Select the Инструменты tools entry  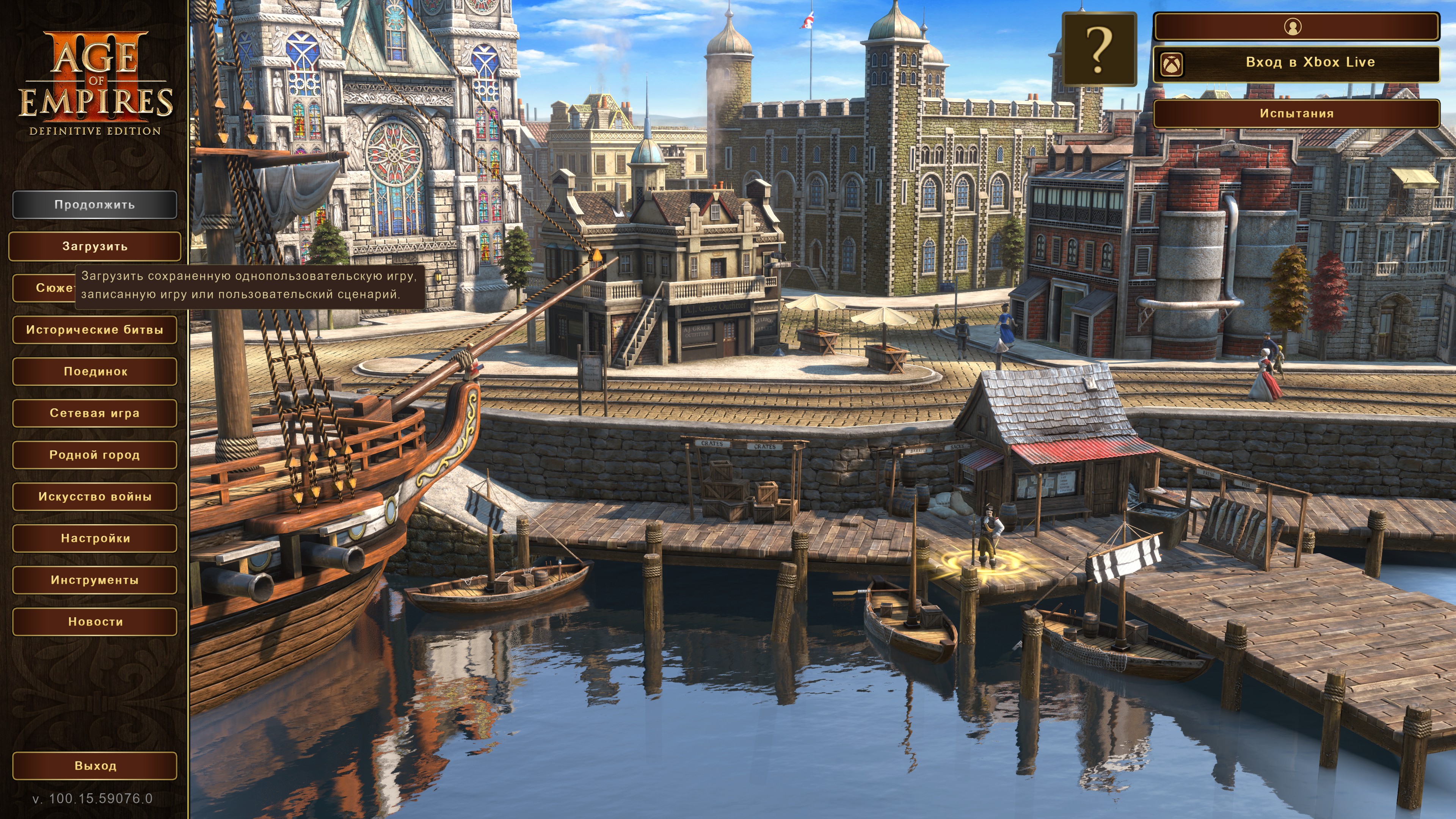pos(94,580)
